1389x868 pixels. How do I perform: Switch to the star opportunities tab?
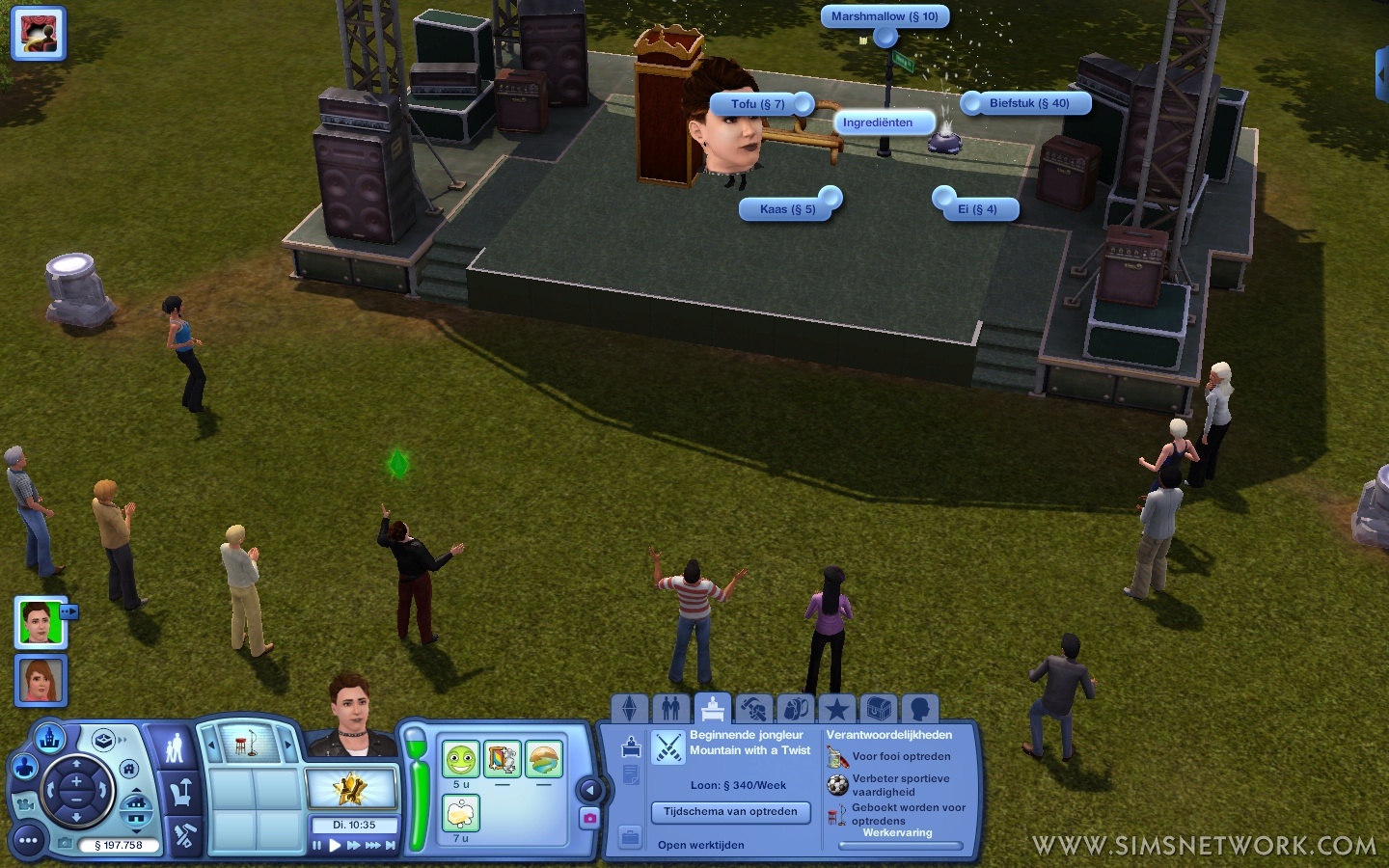click(x=836, y=709)
